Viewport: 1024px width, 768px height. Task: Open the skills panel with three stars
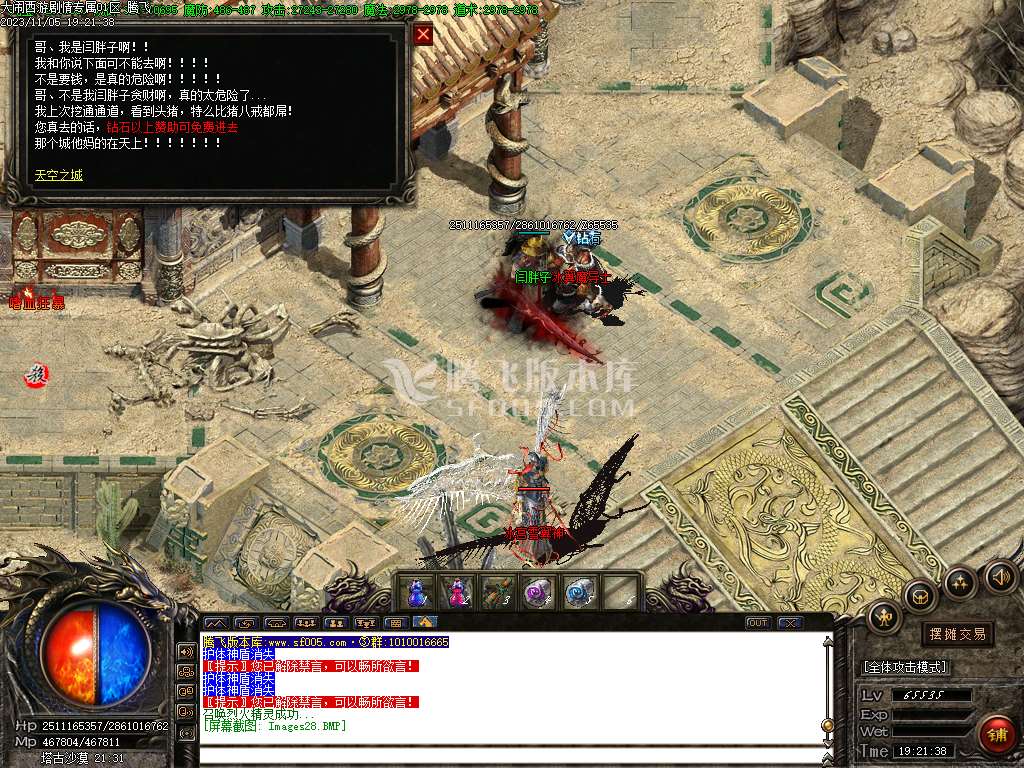[960, 582]
